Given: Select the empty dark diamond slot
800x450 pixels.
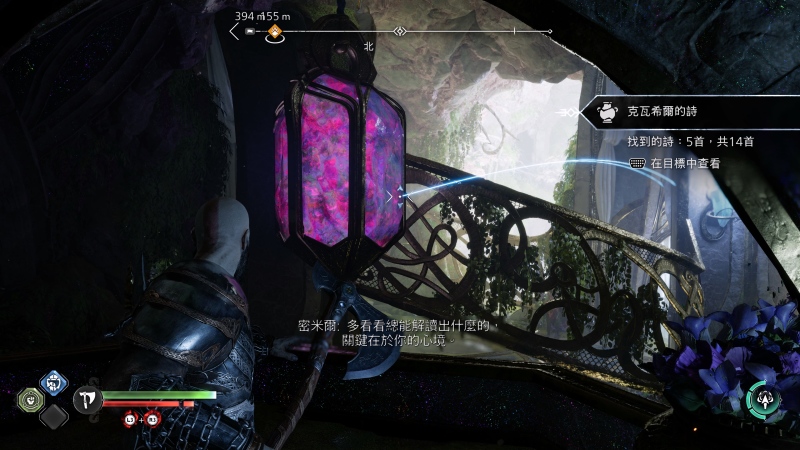Looking at the screenshot, I should click(x=52, y=415).
